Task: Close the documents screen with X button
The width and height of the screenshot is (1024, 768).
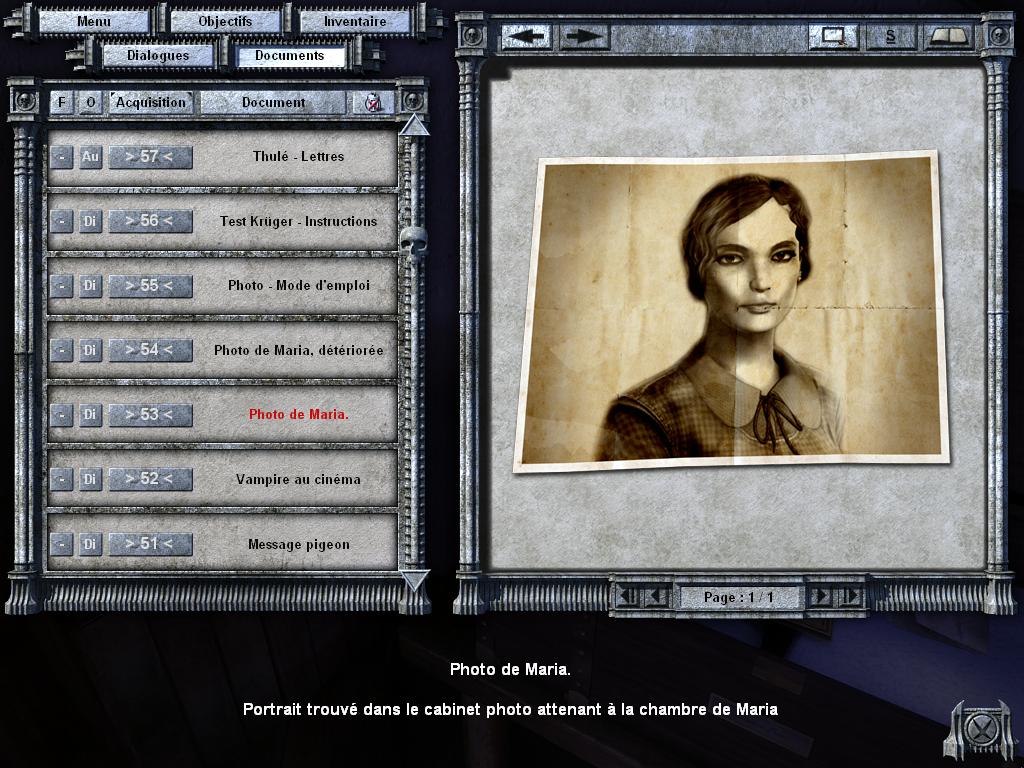Action: pyautogui.click(x=967, y=727)
